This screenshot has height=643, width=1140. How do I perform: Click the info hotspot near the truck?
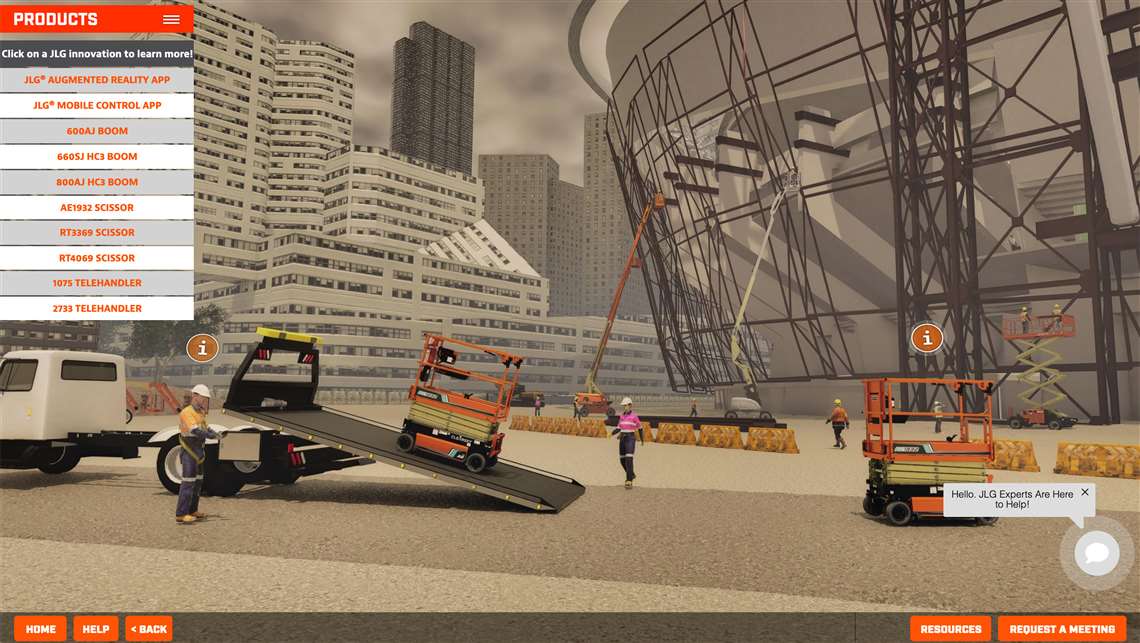202,348
